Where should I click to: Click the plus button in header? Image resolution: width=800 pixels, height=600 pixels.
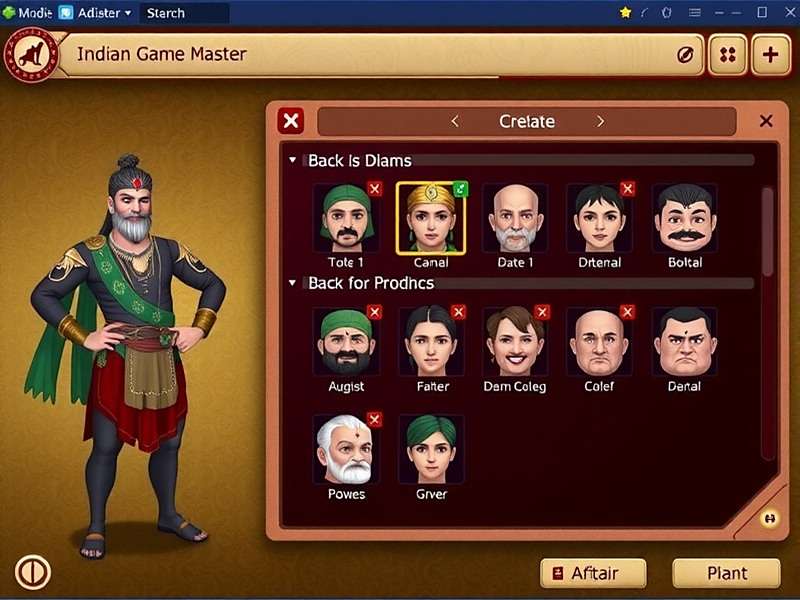click(769, 55)
